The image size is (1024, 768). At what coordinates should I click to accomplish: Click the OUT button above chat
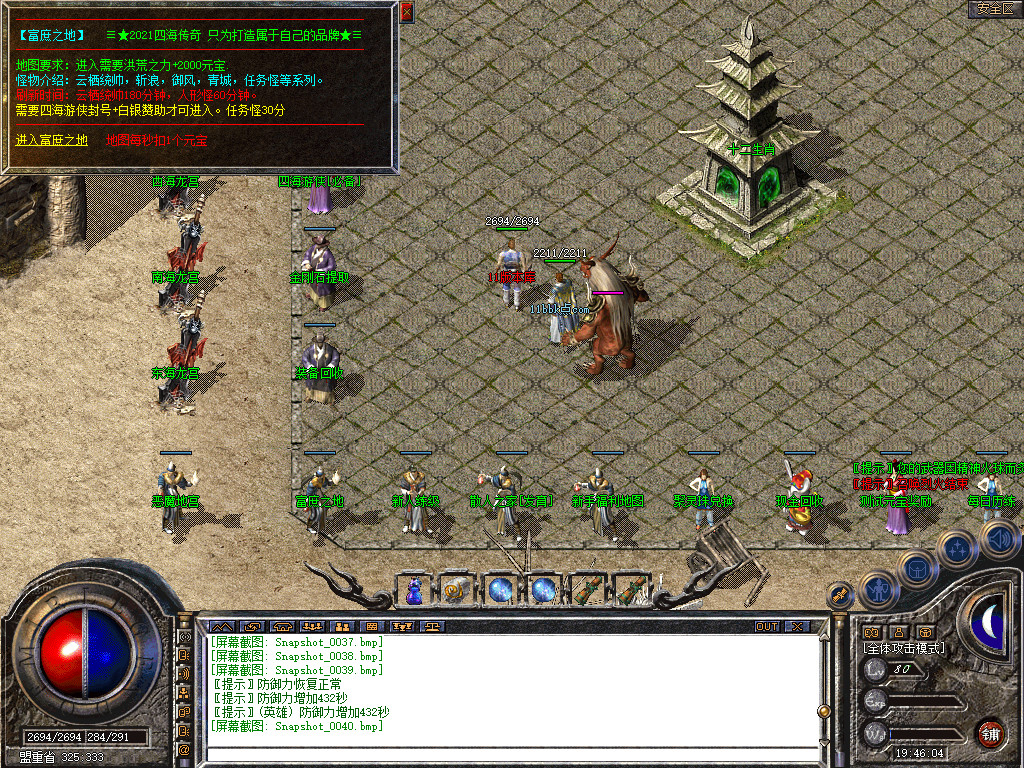tap(767, 627)
